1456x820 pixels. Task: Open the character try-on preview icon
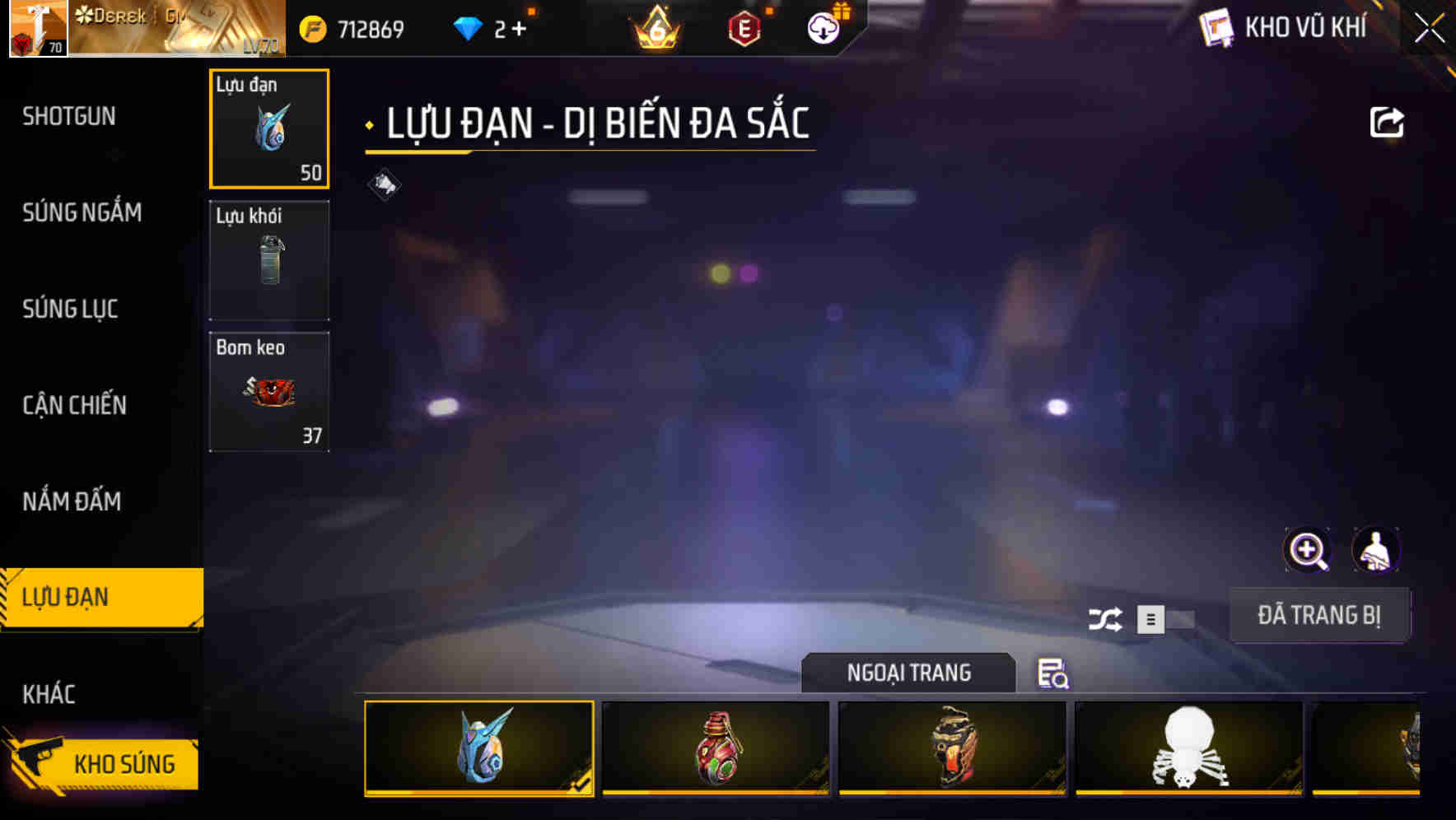click(x=1377, y=549)
